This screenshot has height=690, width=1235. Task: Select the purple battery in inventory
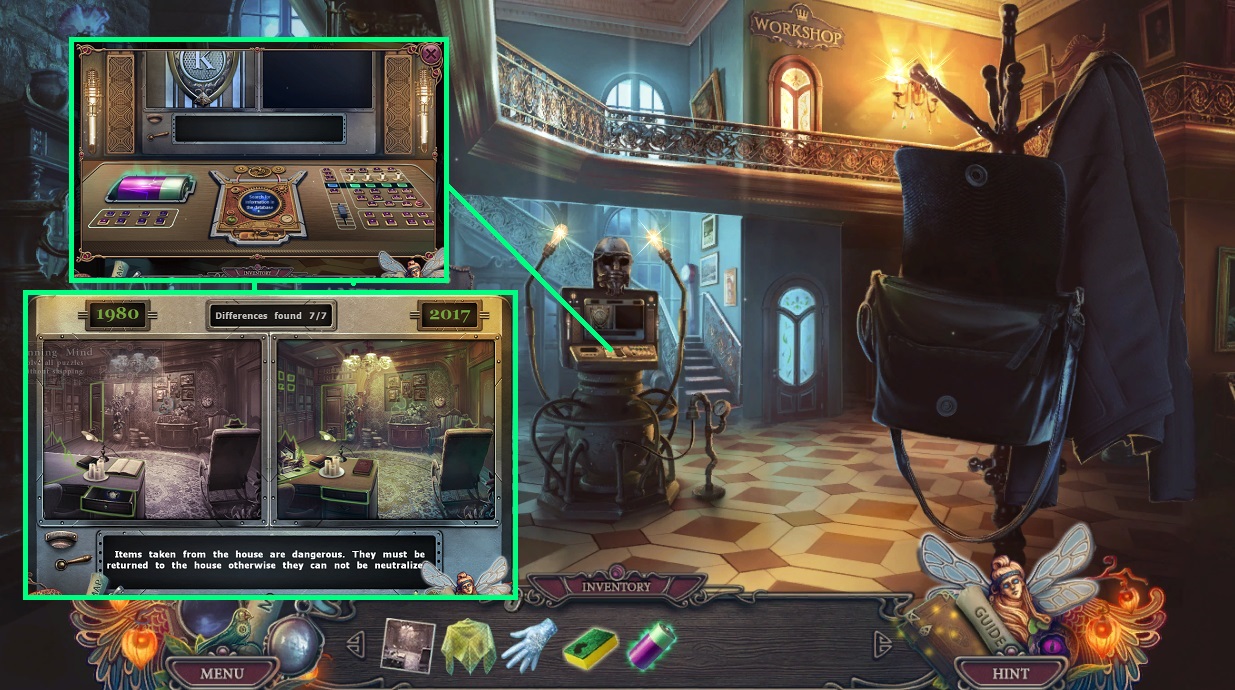click(x=651, y=645)
